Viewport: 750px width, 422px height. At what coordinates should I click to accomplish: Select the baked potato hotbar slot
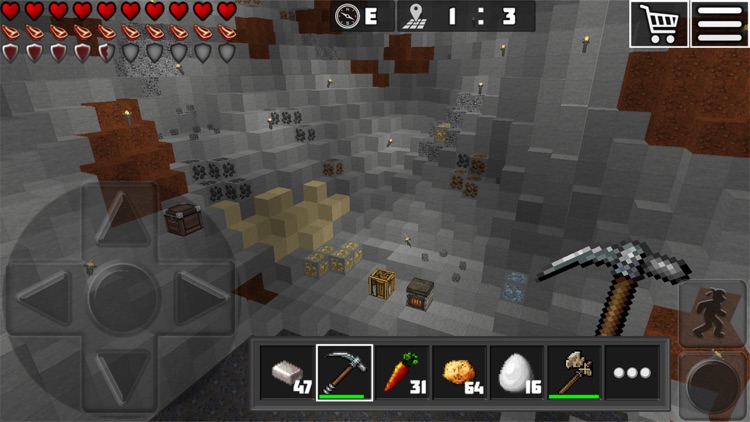[x=460, y=373]
